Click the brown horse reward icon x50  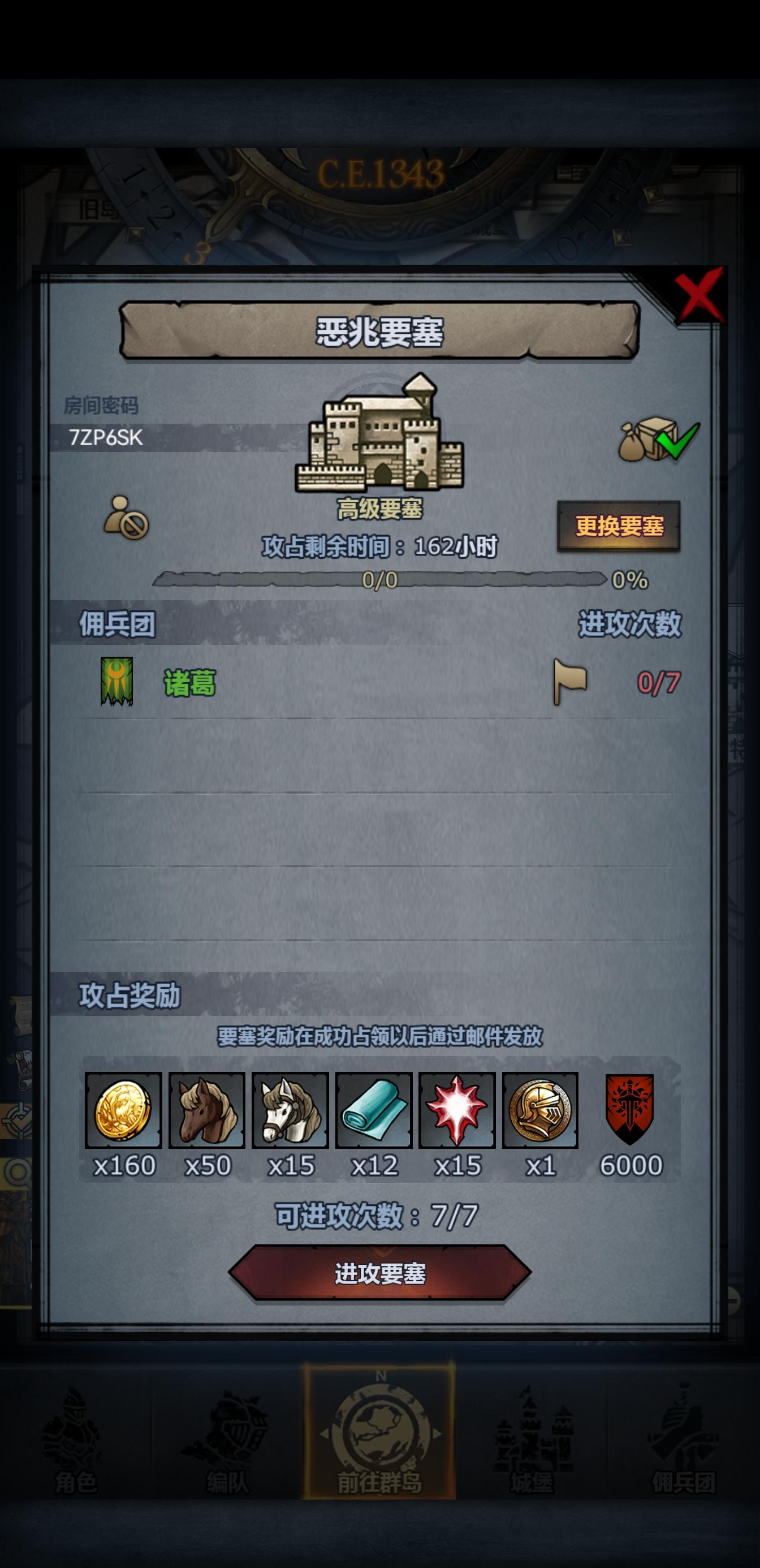tap(207, 1112)
